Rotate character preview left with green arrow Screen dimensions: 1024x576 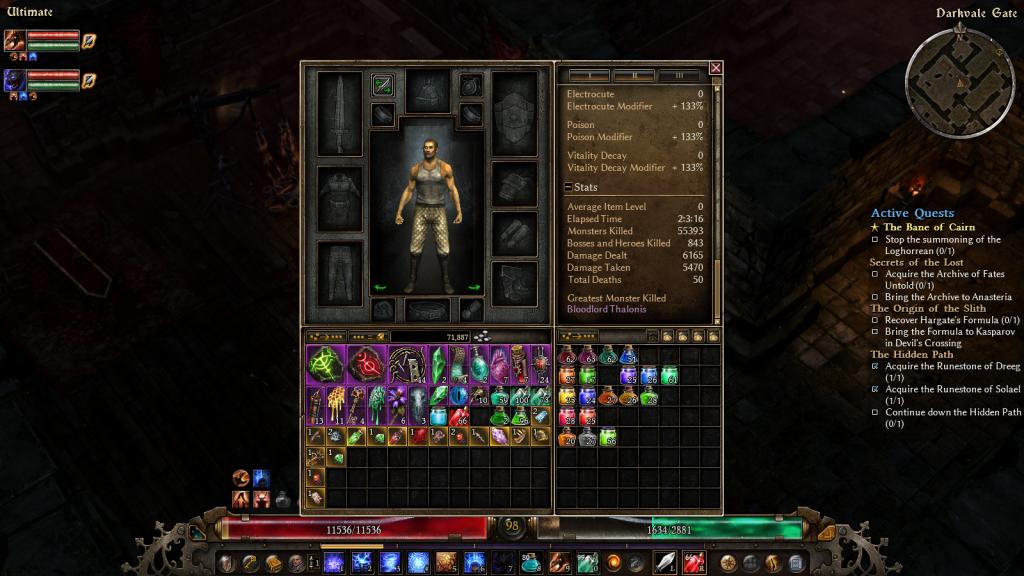tap(380, 287)
